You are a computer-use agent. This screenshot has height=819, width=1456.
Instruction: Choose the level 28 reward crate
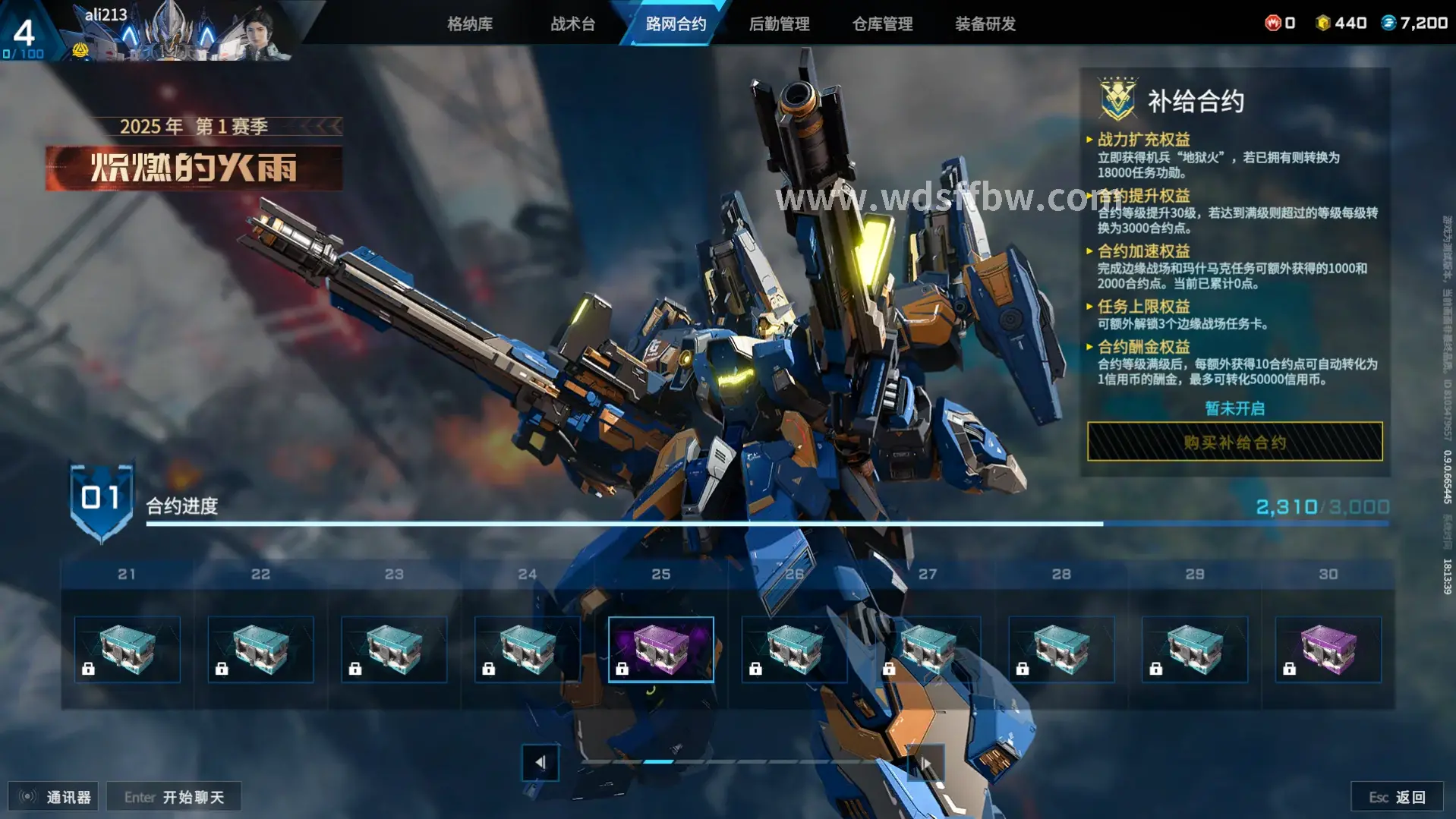(1061, 650)
